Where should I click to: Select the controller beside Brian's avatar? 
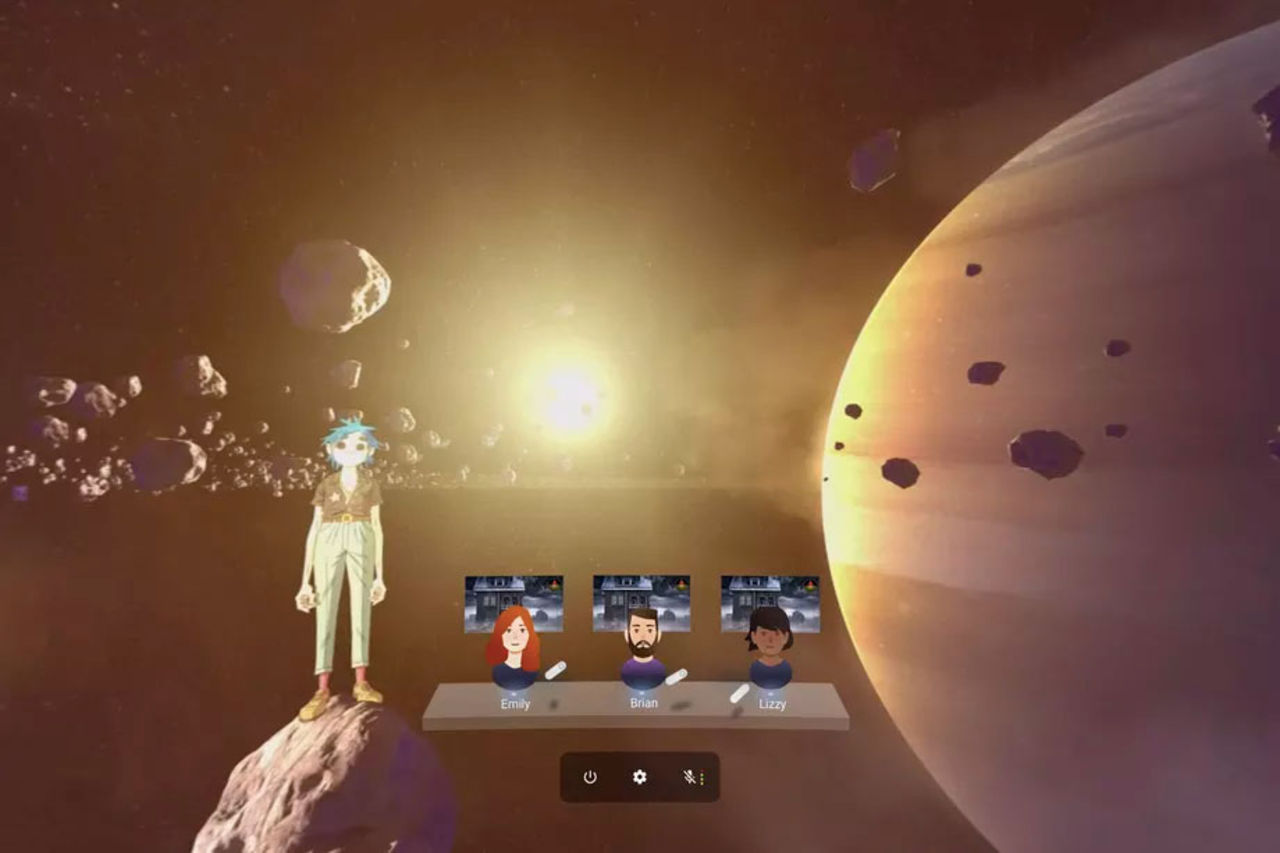click(676, 676)
